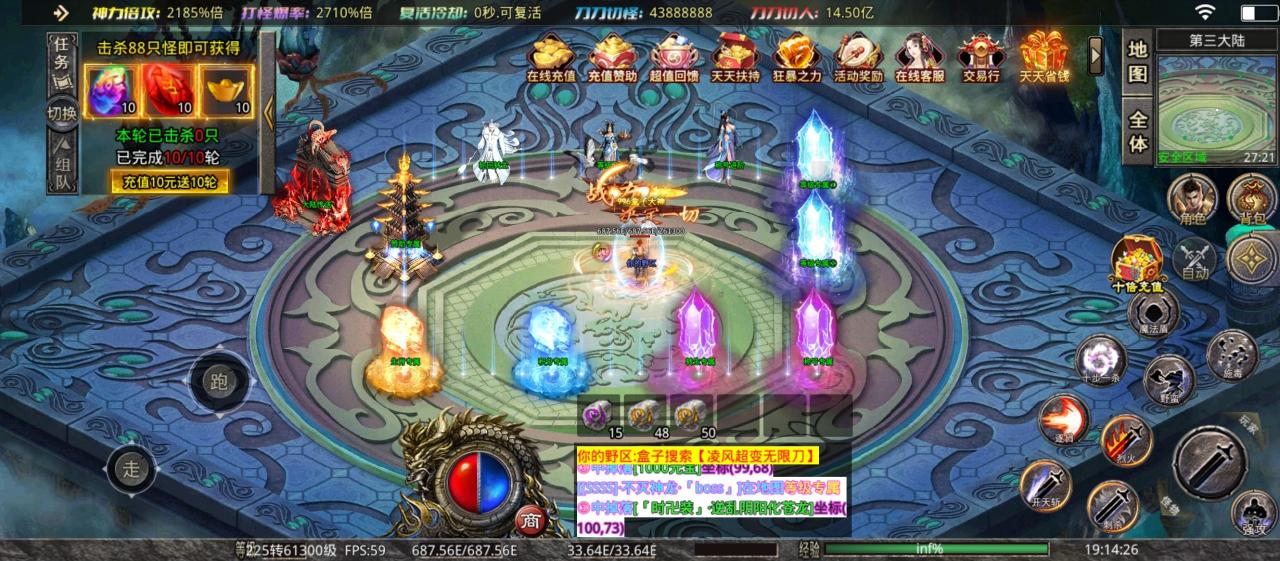Screen dimensions: 1280x561
Task: Click the 充值10元送10轮 recharge button
Action: [x=169, y=183]
